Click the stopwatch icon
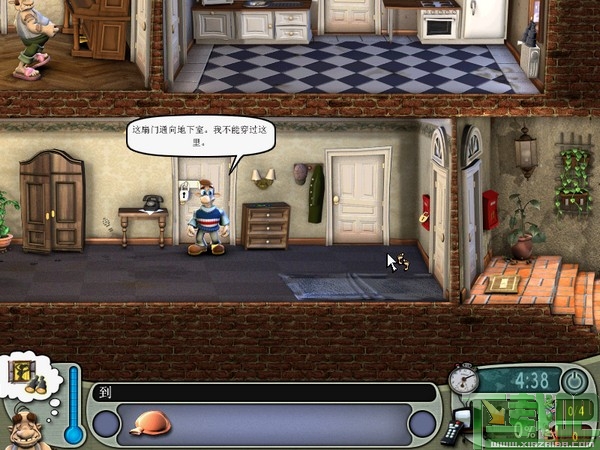 click(x=462, y=378)
